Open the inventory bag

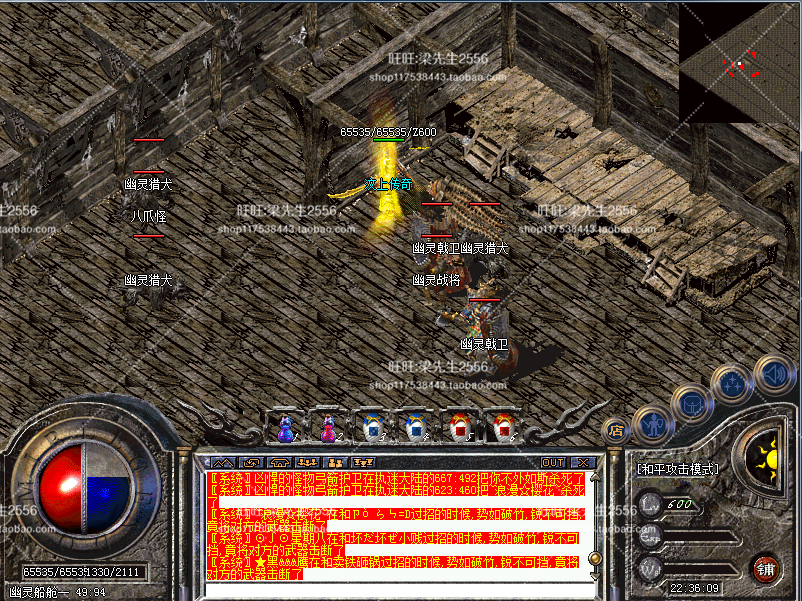coord(692,405)
